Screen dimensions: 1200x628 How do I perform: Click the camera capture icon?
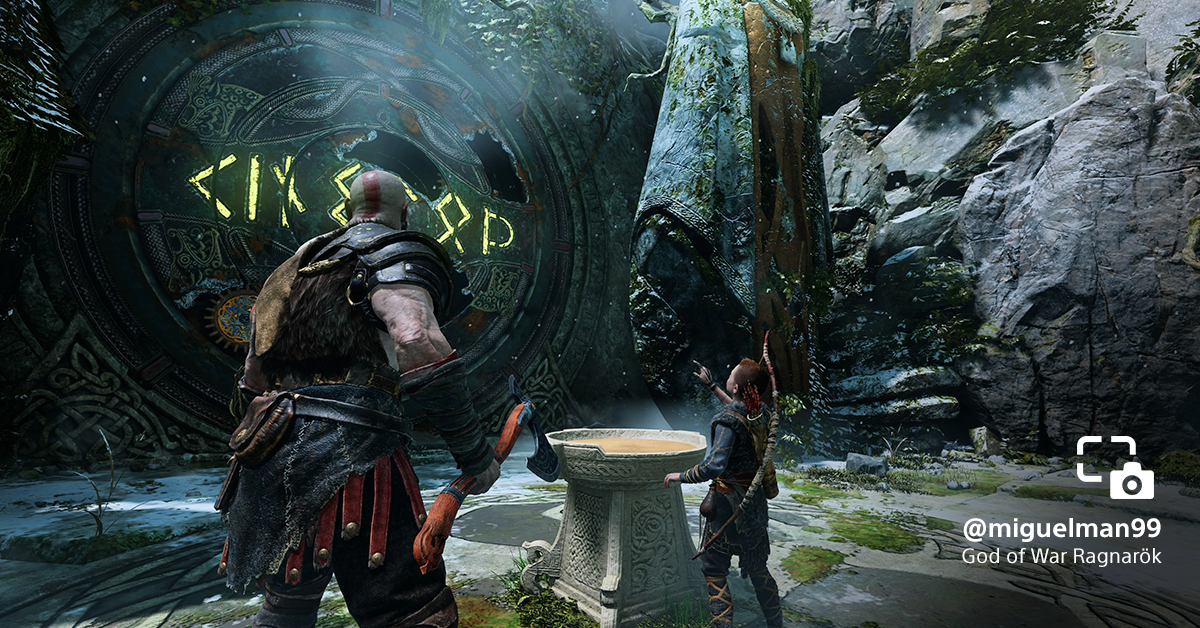click(x=1115, y=468)
